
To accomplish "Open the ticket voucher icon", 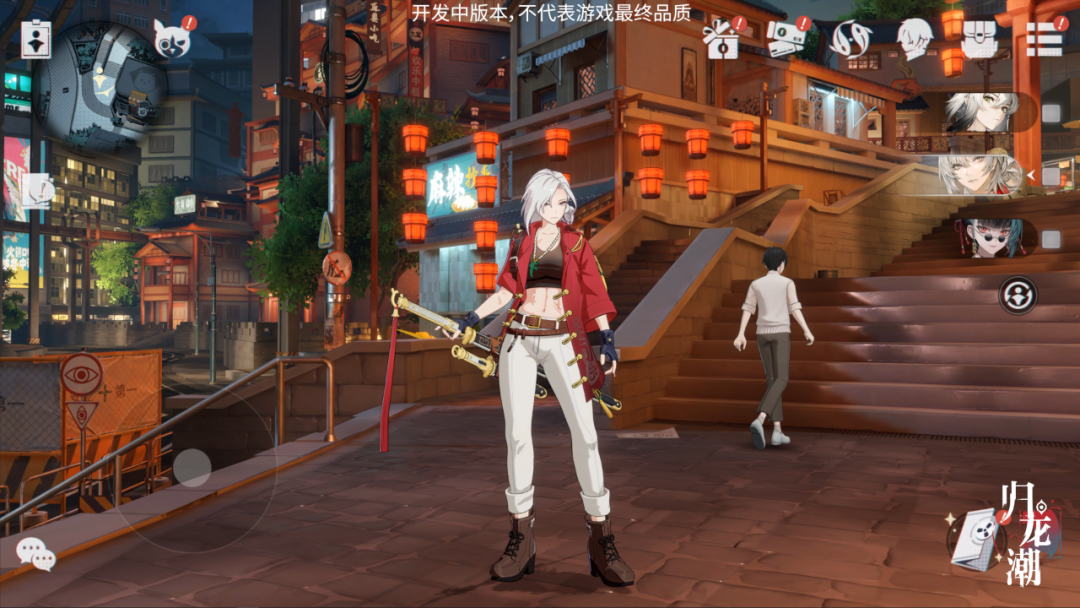I will (786, 38).
